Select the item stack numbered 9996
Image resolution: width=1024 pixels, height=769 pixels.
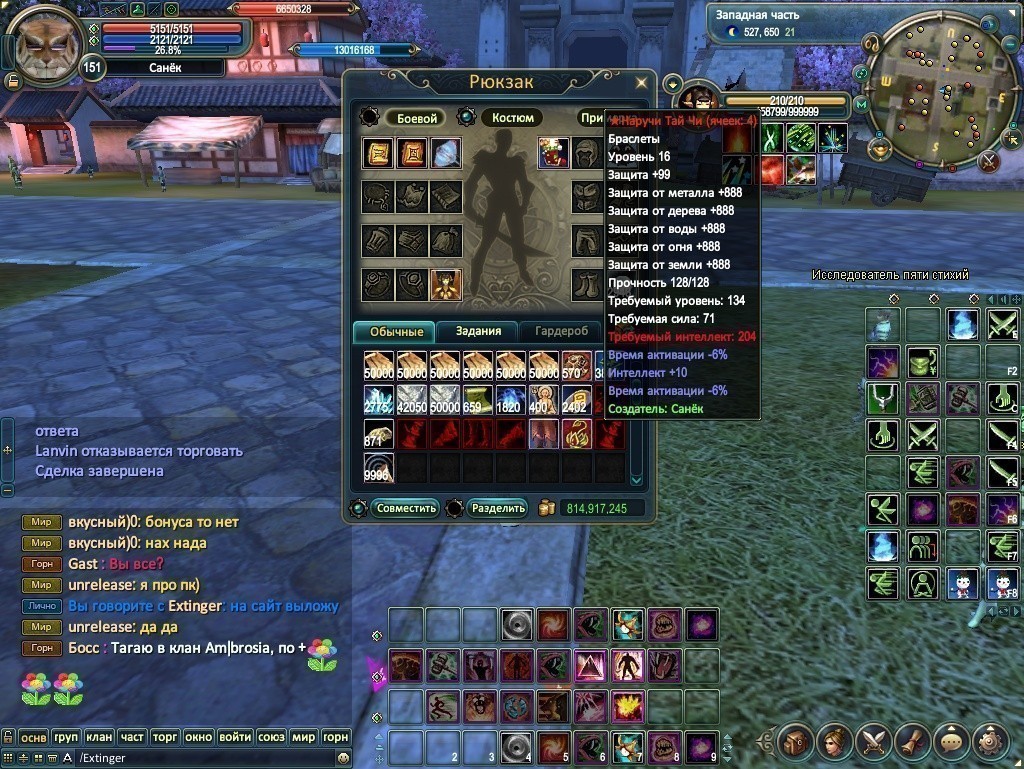click(379, 467)
